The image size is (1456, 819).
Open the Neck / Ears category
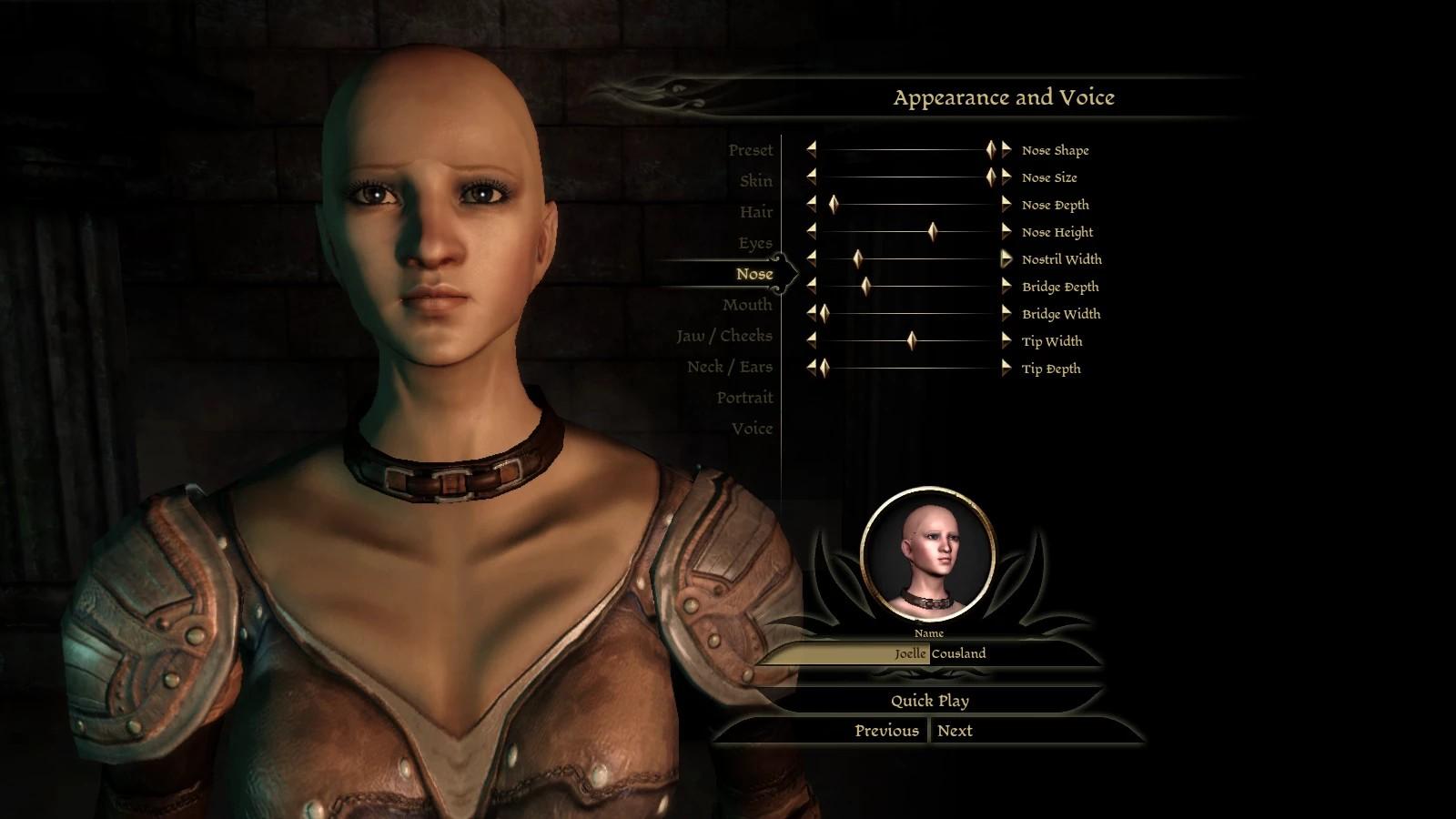coord(729,367)
